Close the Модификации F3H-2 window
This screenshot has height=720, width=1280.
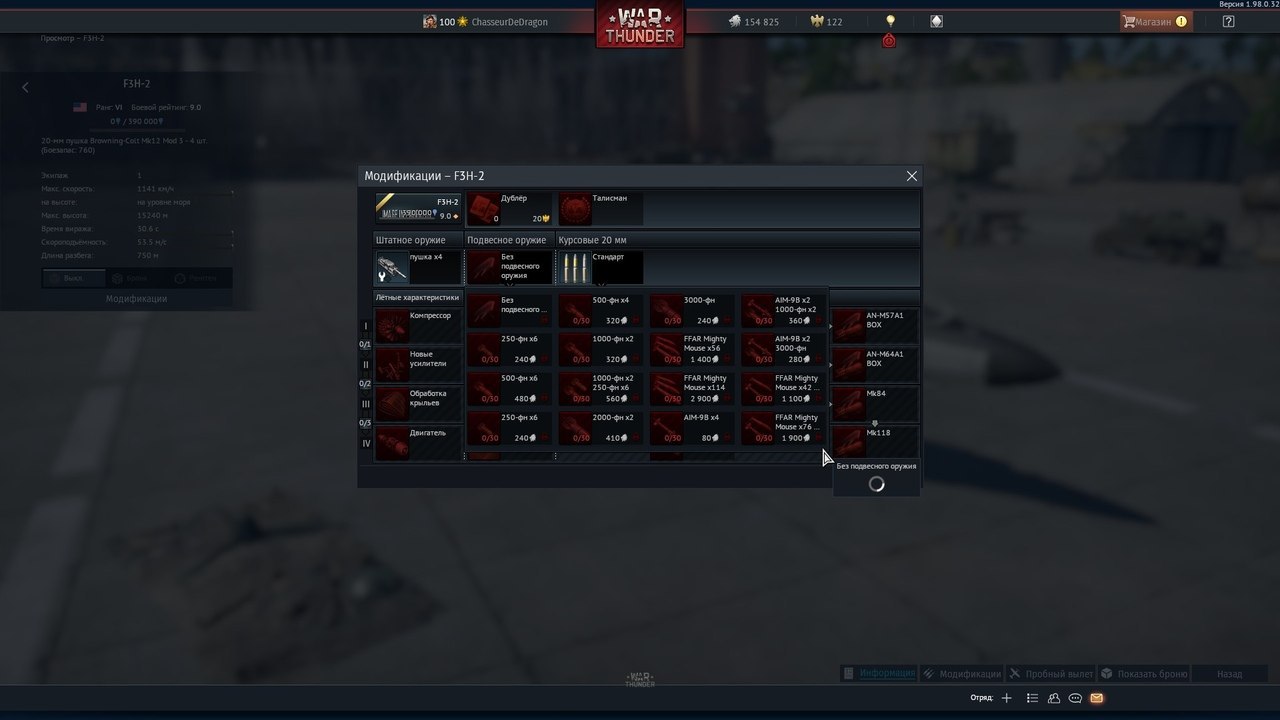pyautogui.click(x=911, y=176)
